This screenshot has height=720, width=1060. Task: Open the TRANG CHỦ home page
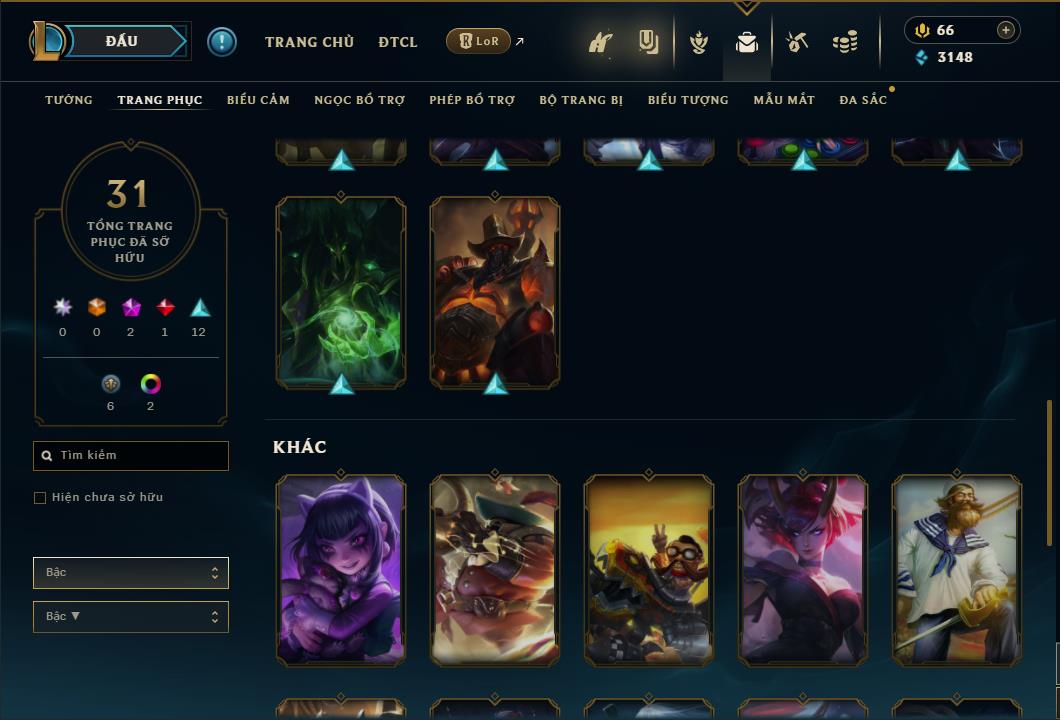[x=309, y=42]
